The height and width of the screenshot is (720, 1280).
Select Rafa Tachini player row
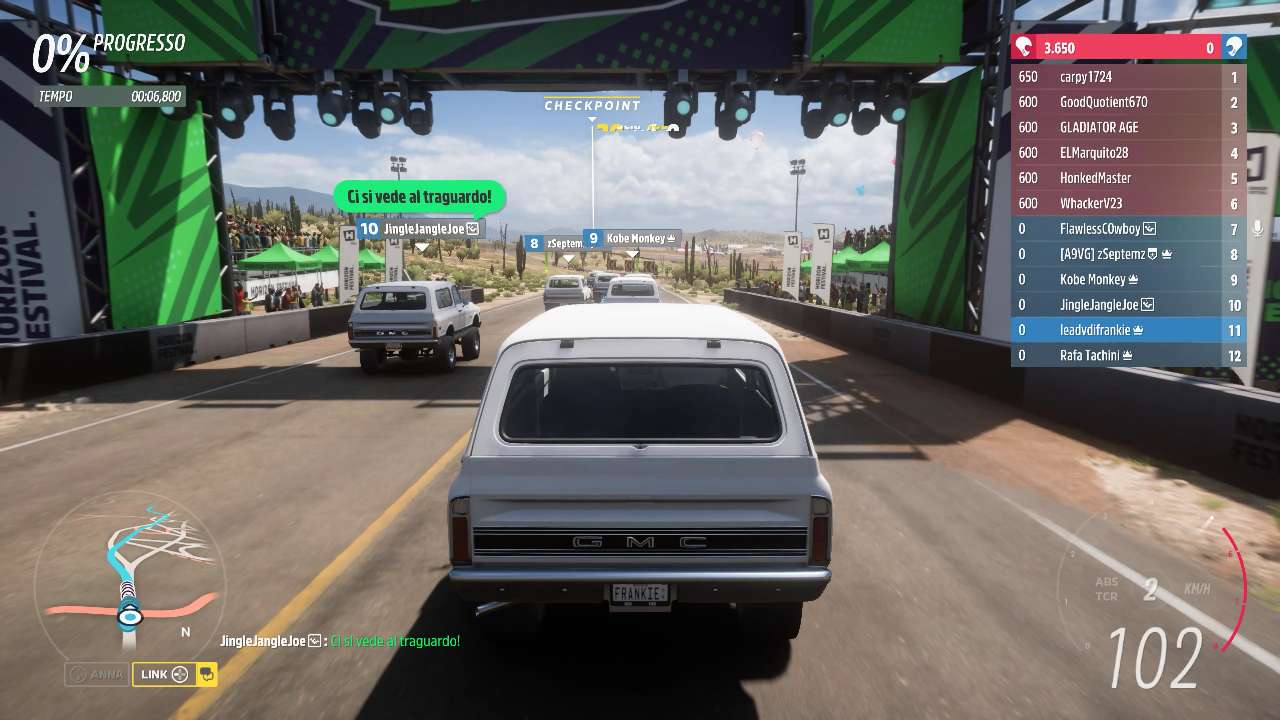pos(1128,355)
